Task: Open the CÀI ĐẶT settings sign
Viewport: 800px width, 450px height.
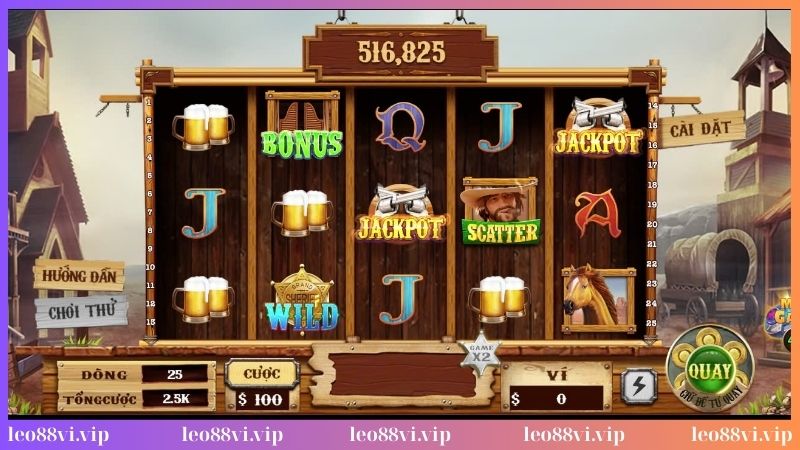Action: click(x=702, y=129)
